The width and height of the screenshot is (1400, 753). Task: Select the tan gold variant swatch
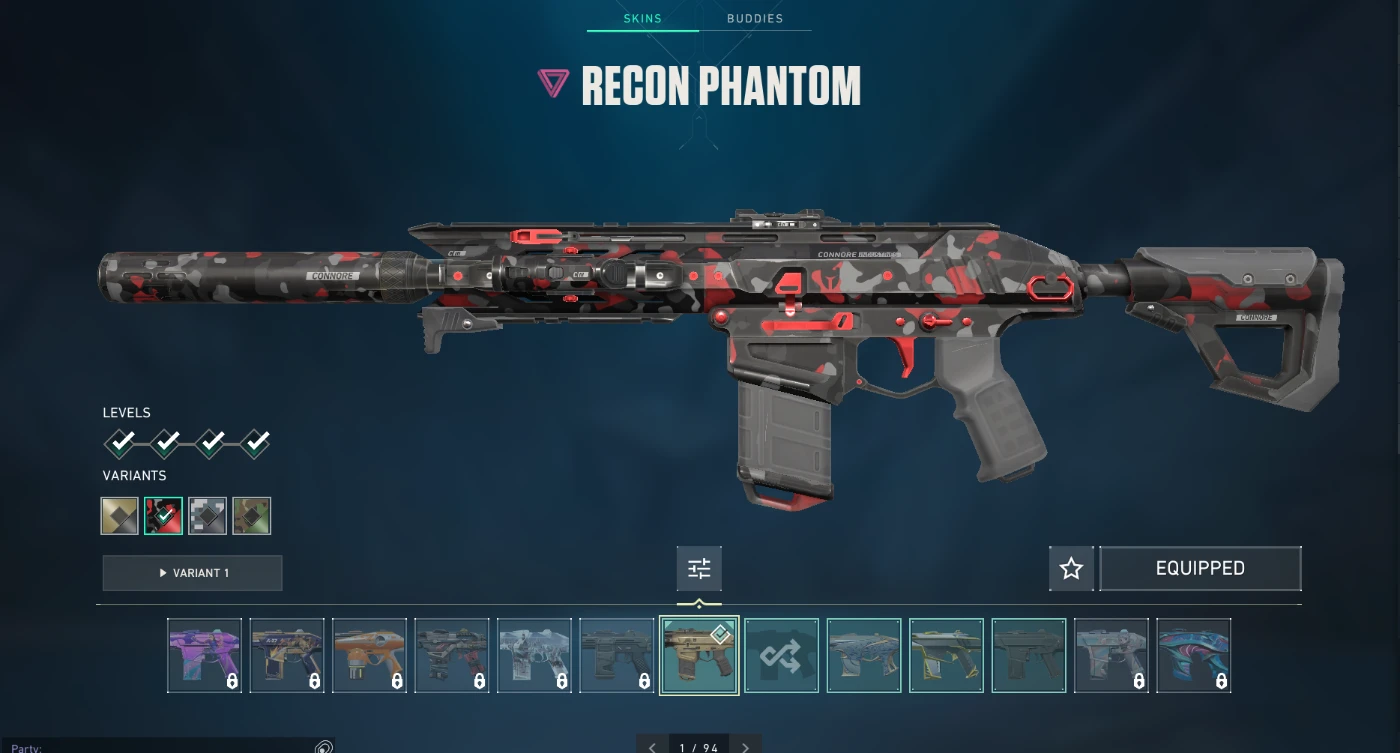coord(120,516)
